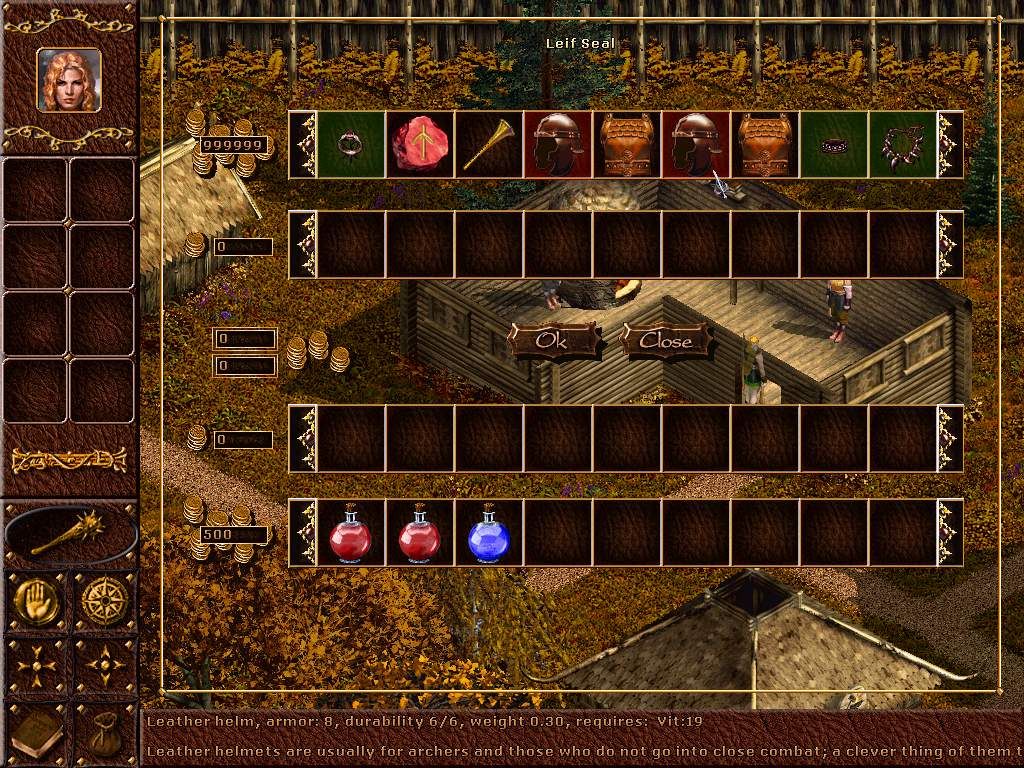Activate the golden hand icon
The image size is (1024, 768).
(37, 601)
